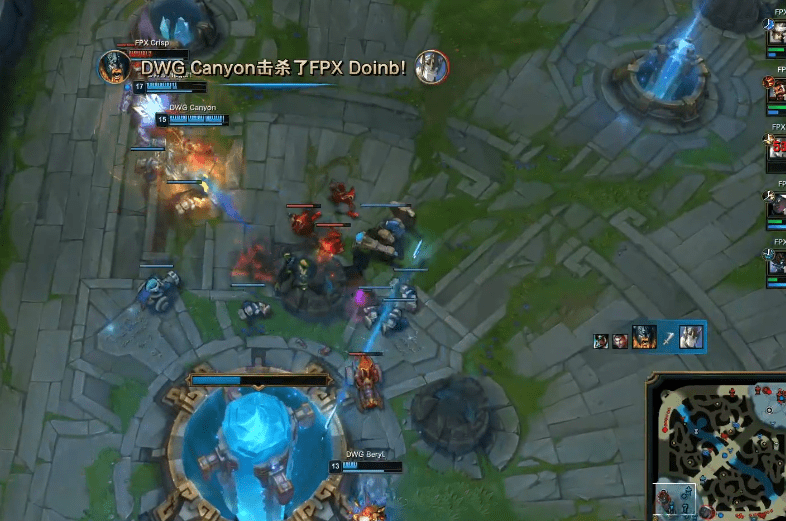Select the dead champion portrait showing red respawn timer
Viewport: 786px width, 521px height.
(x=776, y=152)
